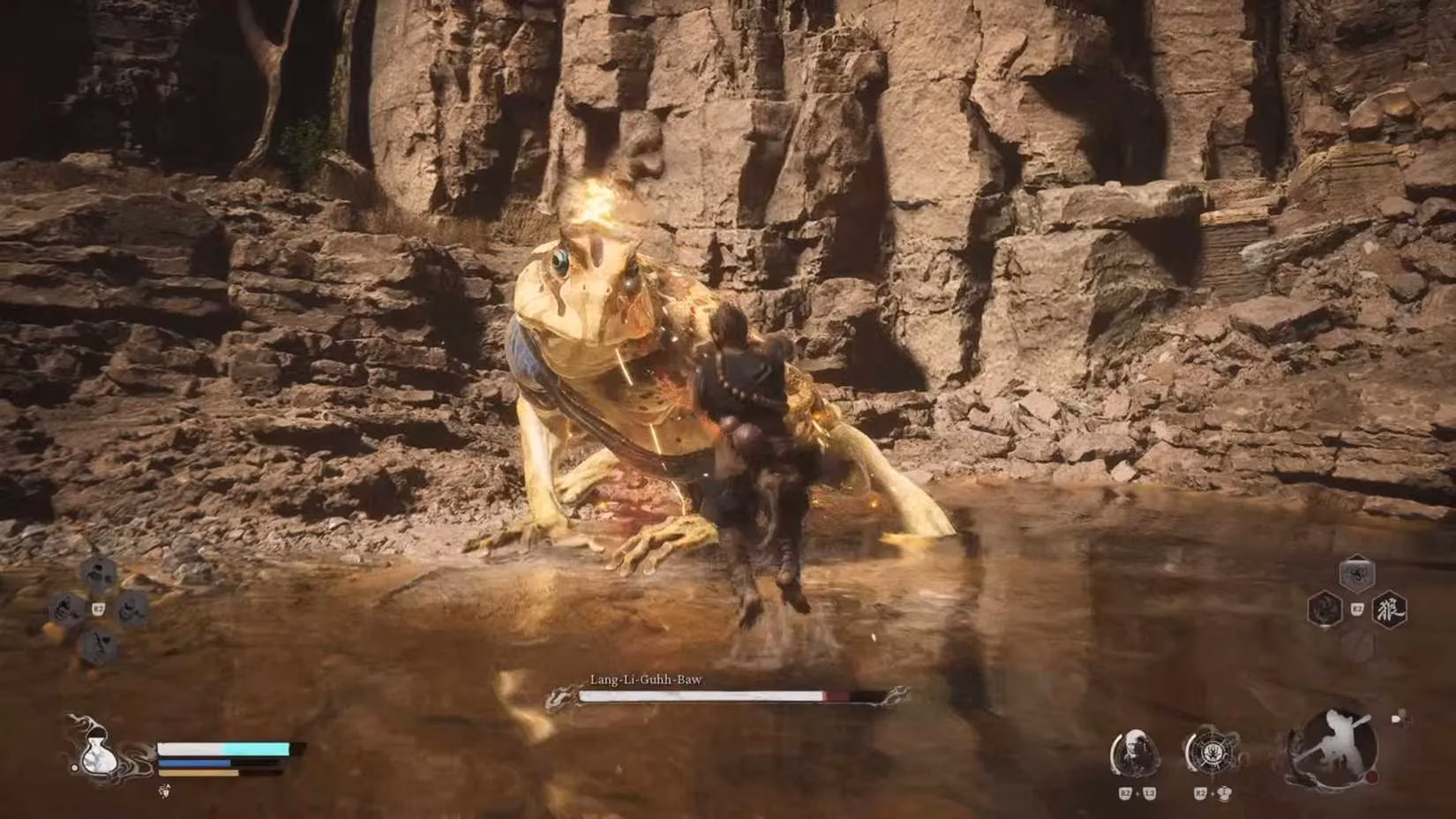Click the R2 prompt at the spell wheel center
Screen dimensions: 1456x819
[x=99, y=607]
